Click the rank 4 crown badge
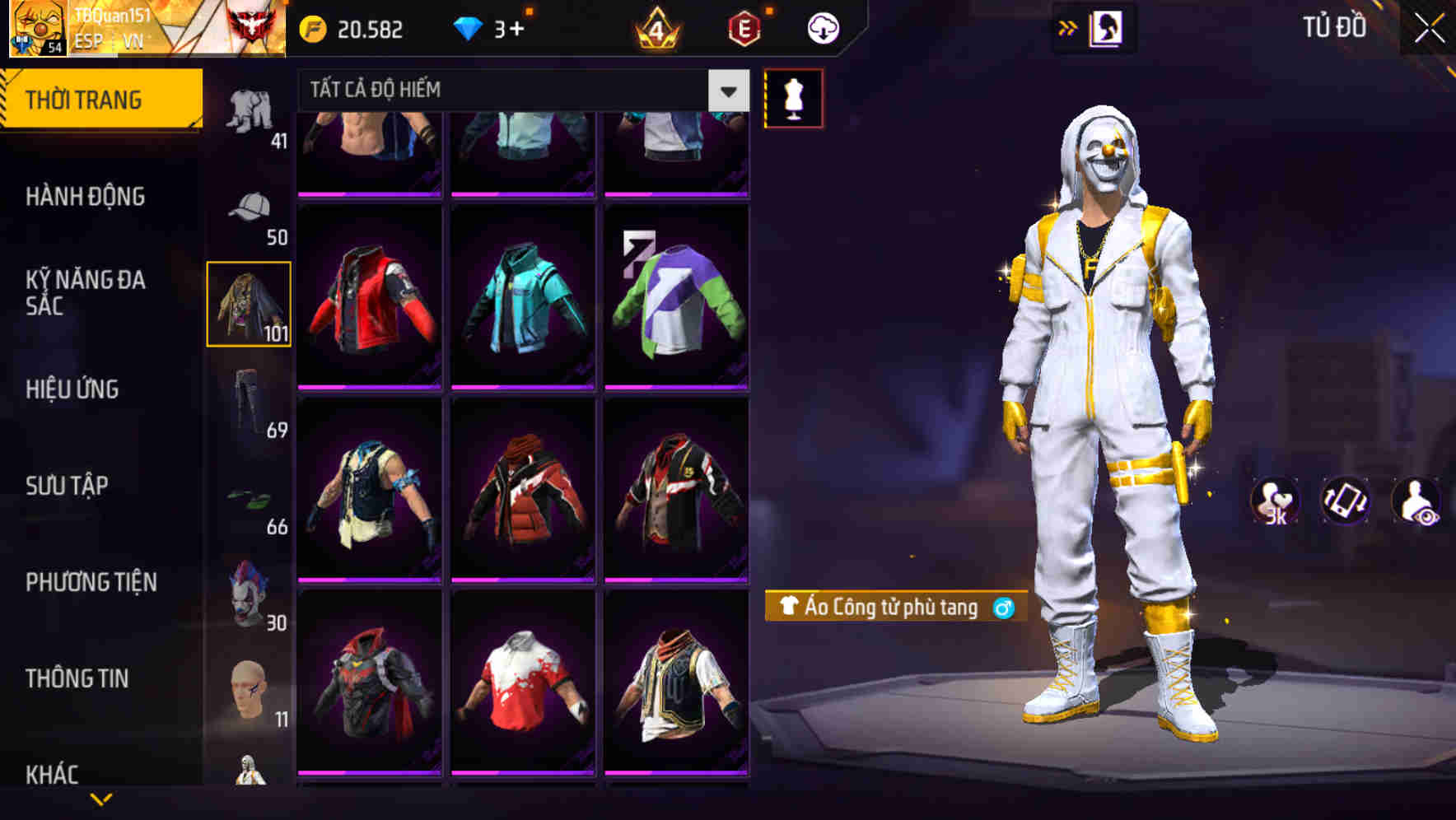 (x=654, y=27)
